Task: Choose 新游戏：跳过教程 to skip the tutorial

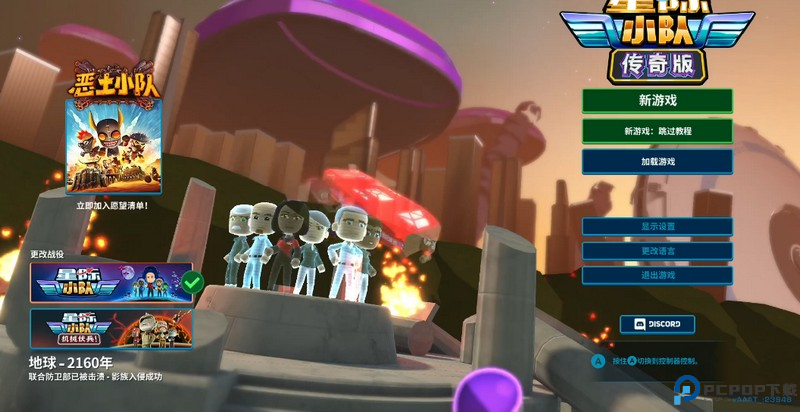Action: click(x=657, y=131)
